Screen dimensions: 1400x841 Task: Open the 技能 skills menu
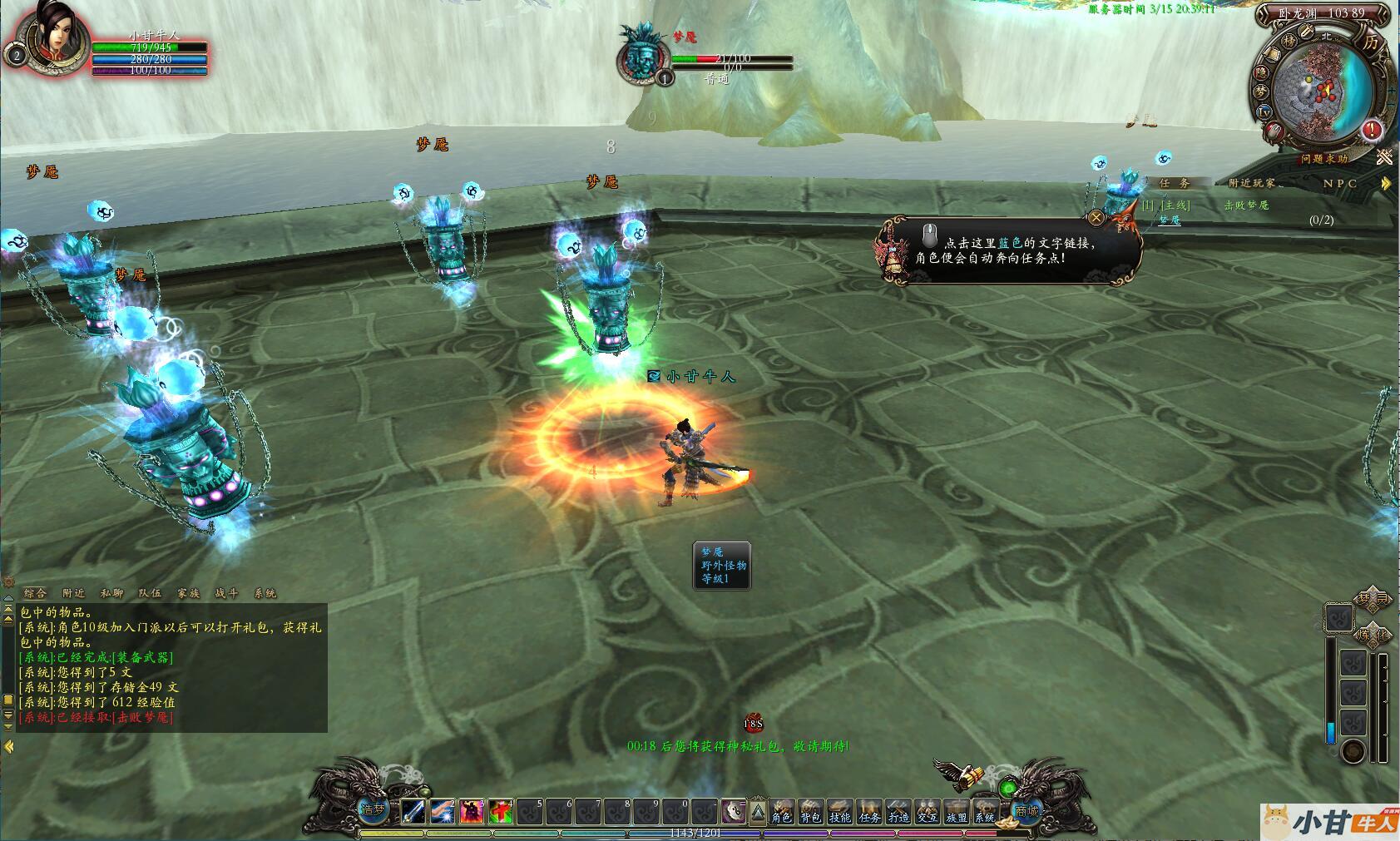pyautogui.click(x=839, y=810)
